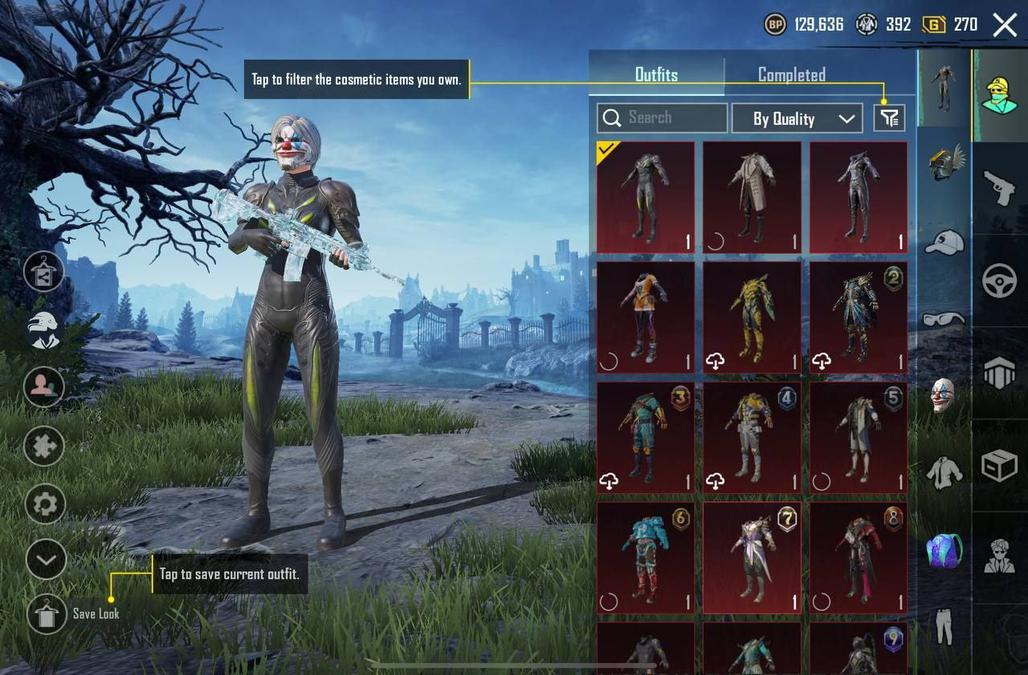This screenshot has width=1028, height=675.
Task: Choose the beige trench coat outfit
Action: point(751,197)
